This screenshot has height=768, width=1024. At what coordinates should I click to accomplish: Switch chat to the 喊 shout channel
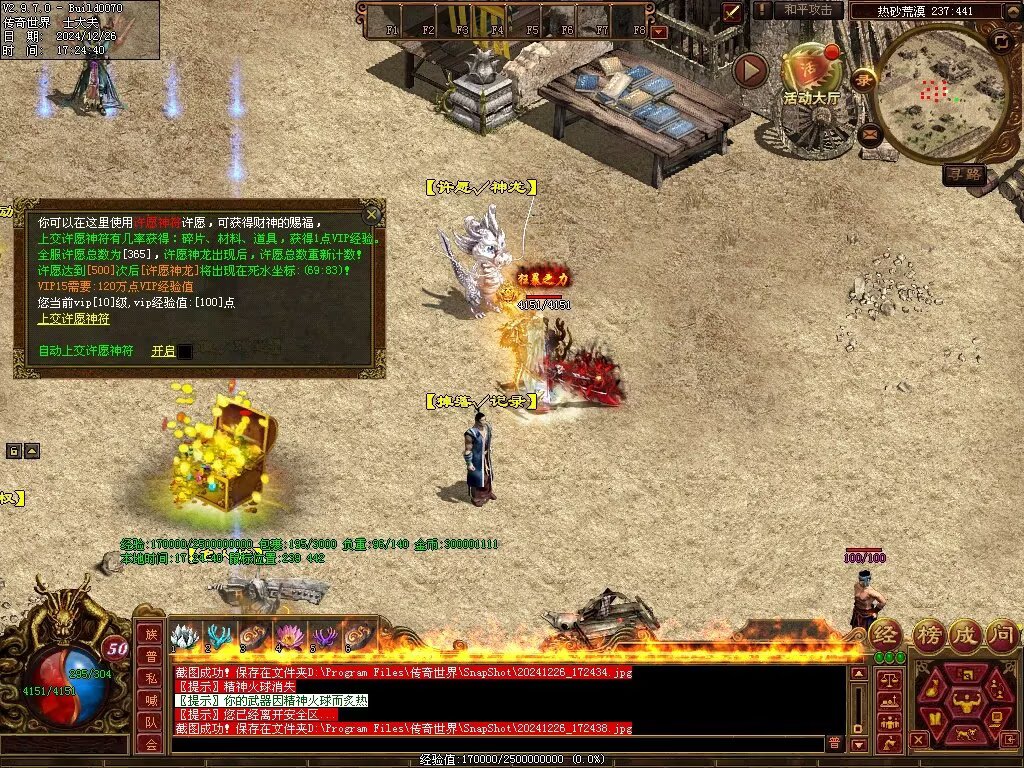[150, 699]
